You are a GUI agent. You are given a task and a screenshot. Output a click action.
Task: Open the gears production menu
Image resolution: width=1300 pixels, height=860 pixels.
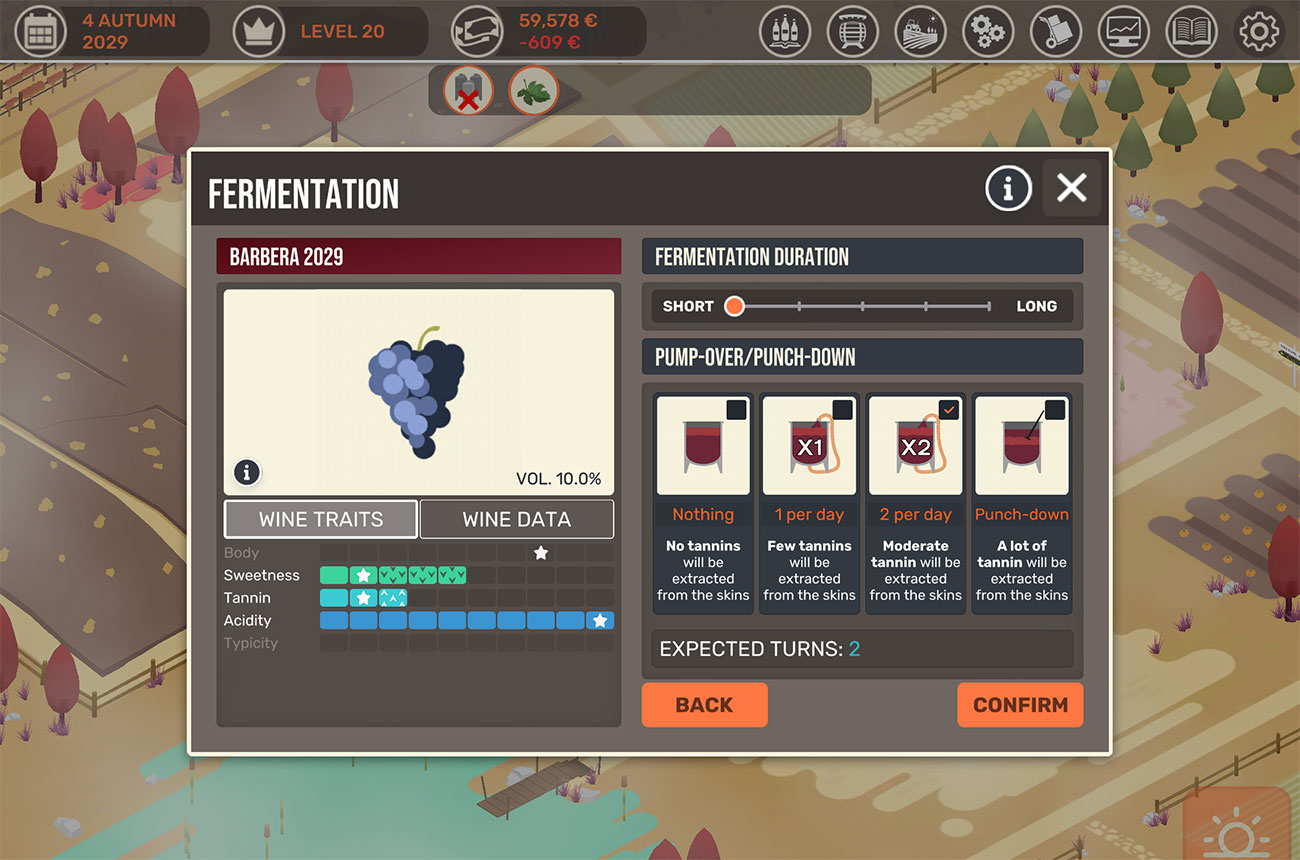(988, 31)
